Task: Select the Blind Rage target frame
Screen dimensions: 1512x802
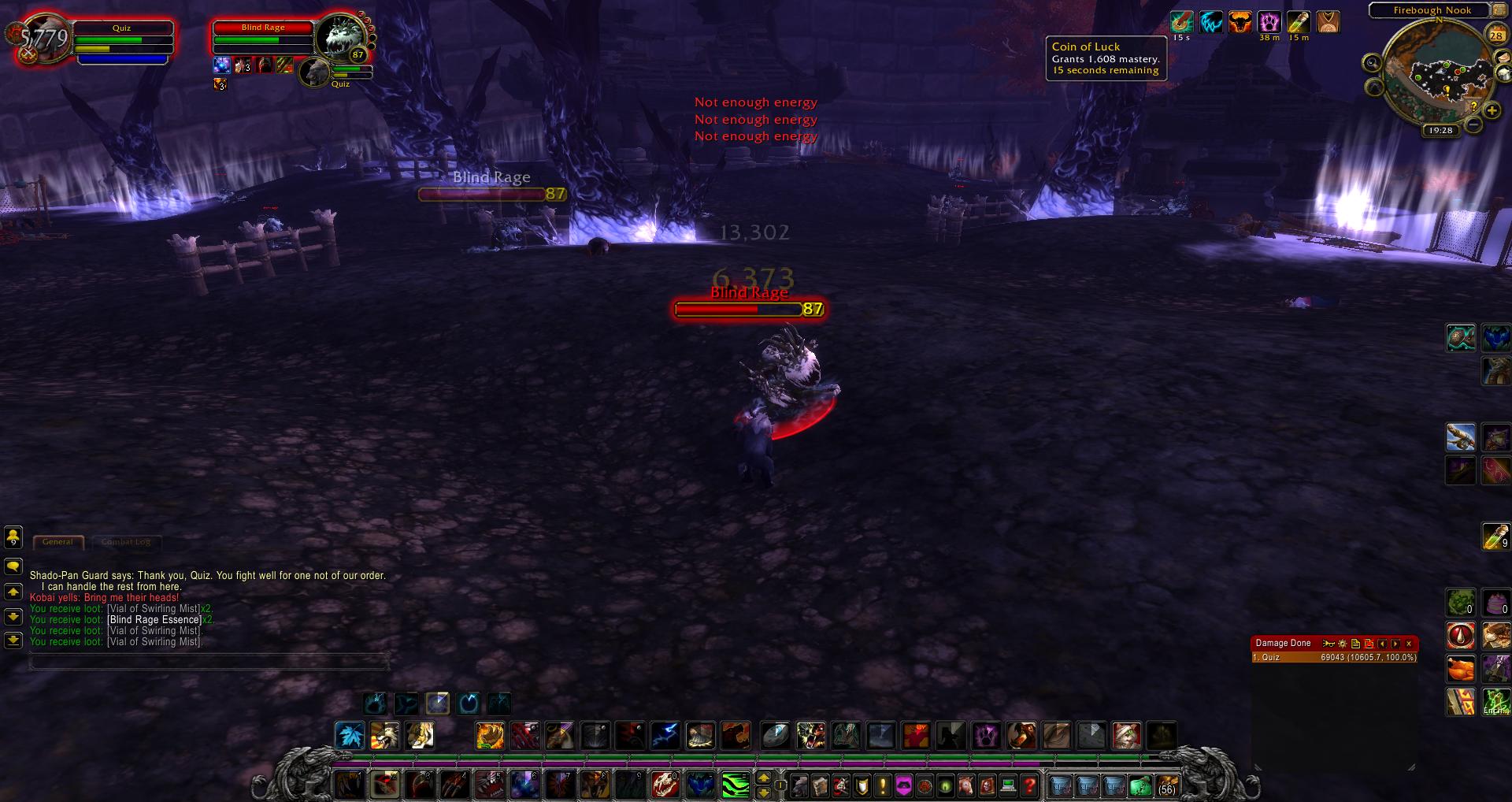Action: point(264,36)
